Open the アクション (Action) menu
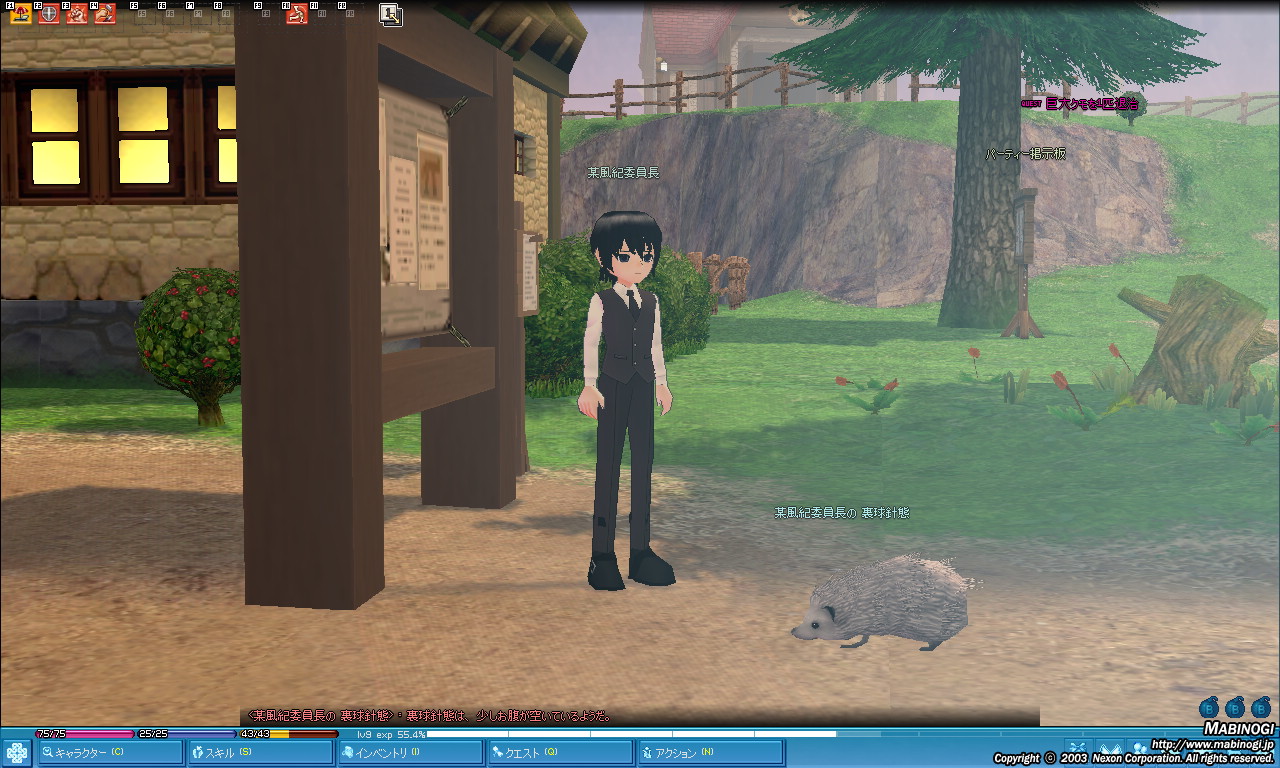This screenshot has height=768, width=1280. (709, 752)
